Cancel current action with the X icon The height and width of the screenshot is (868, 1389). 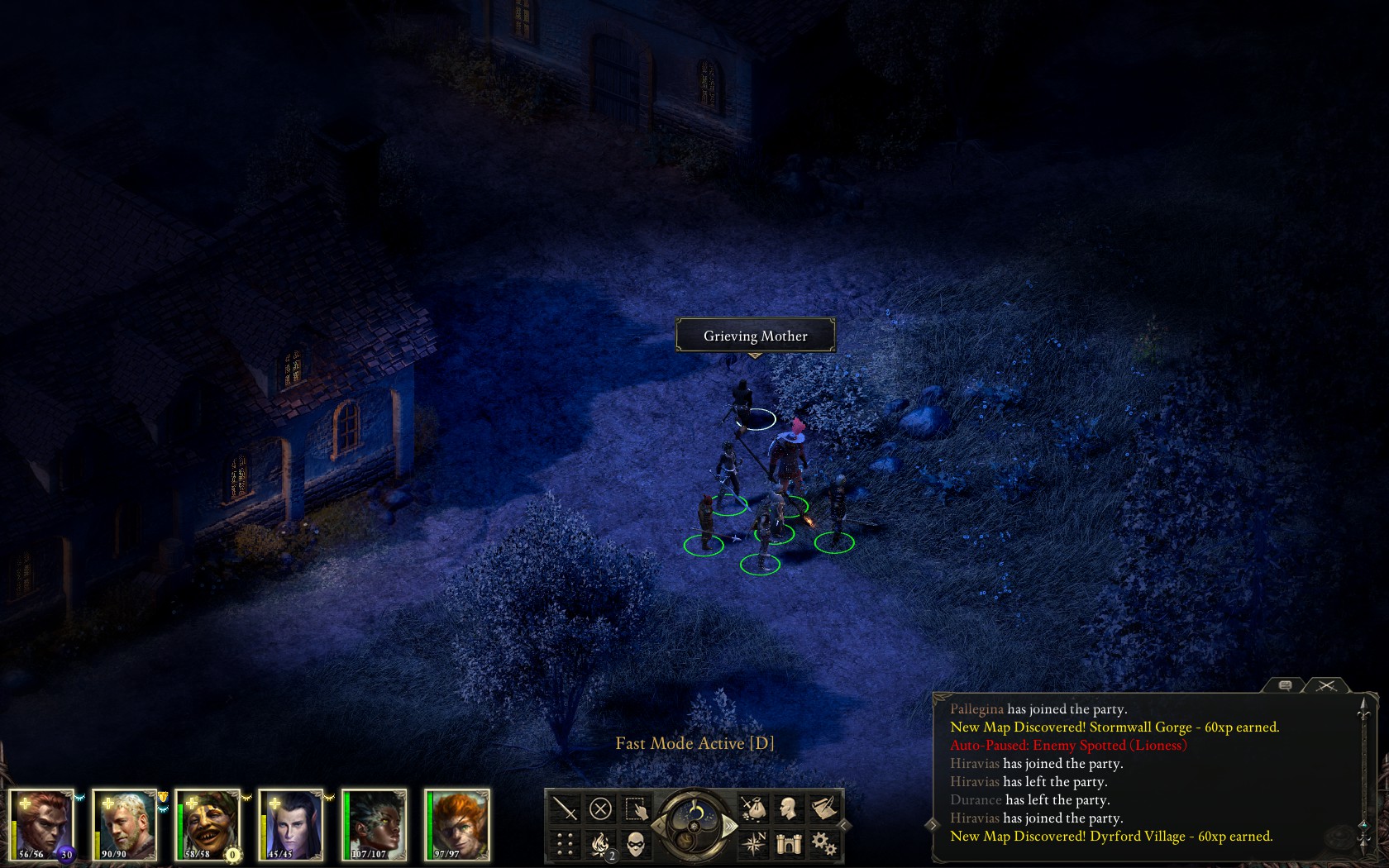600,808
